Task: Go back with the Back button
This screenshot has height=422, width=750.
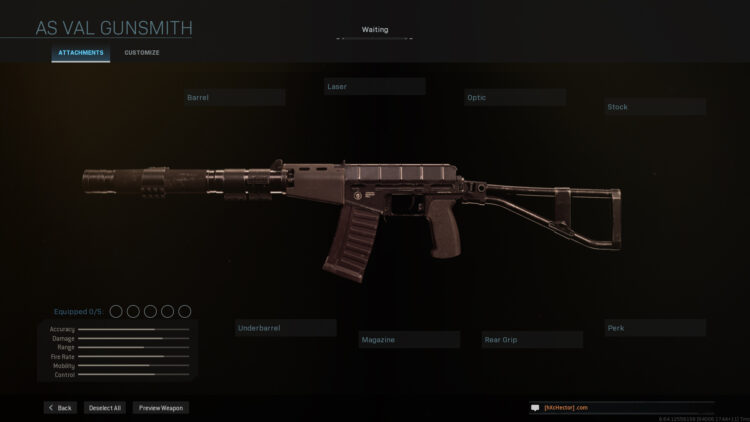Action: (60, 408)
